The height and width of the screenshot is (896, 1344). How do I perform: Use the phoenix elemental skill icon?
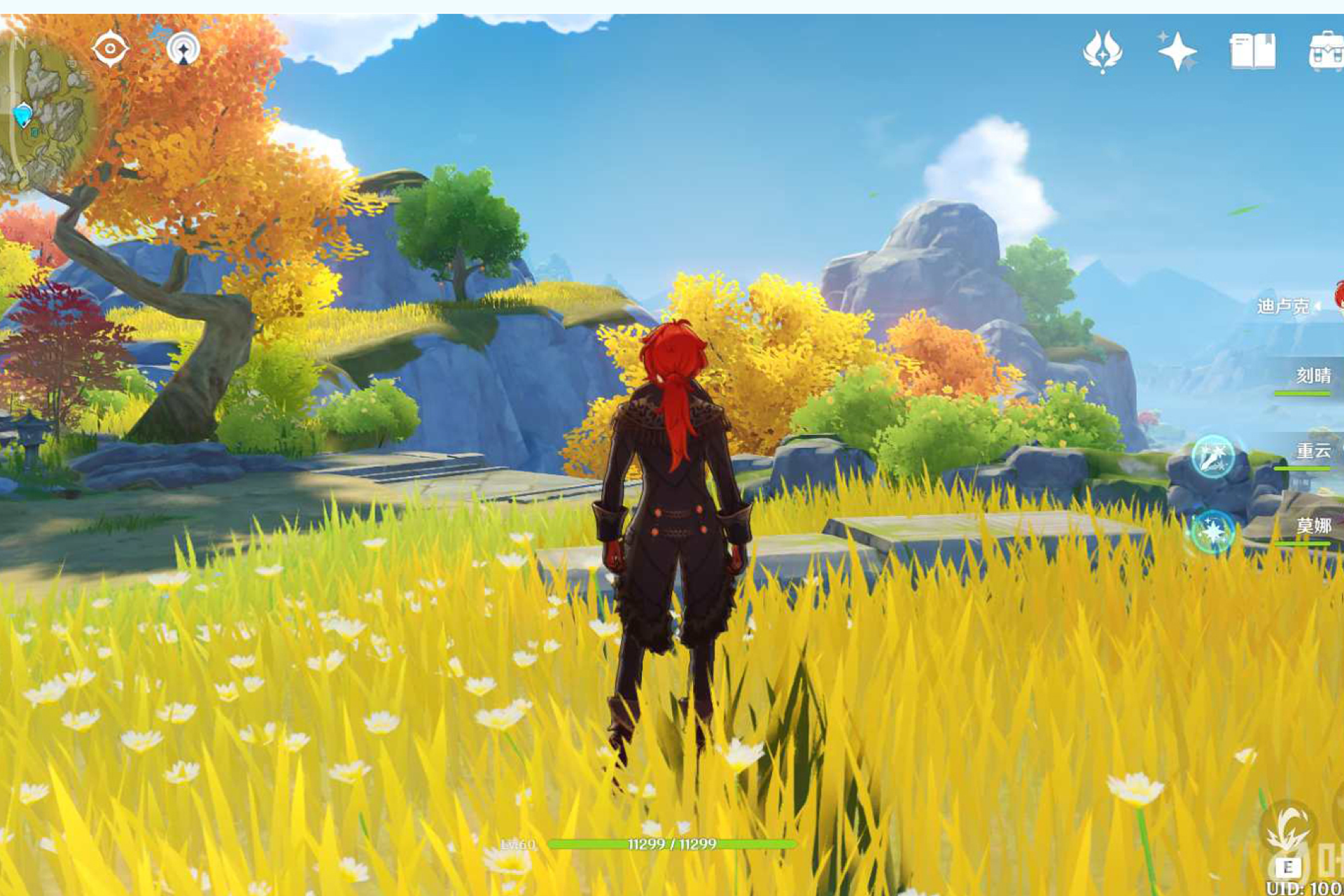point(1288,829)
